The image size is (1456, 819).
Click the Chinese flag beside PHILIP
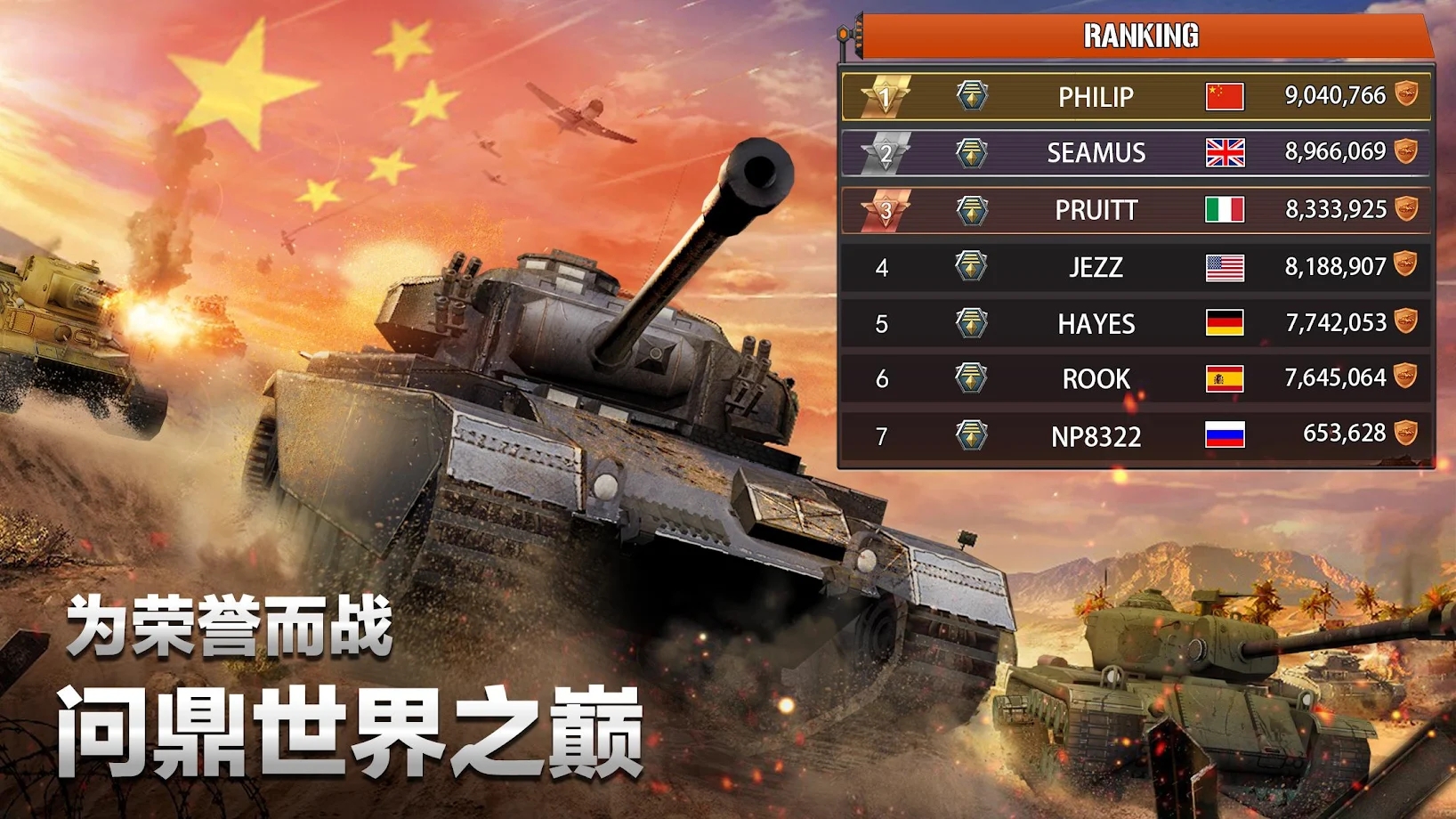pyautogui.click(x=1223, y=96)
